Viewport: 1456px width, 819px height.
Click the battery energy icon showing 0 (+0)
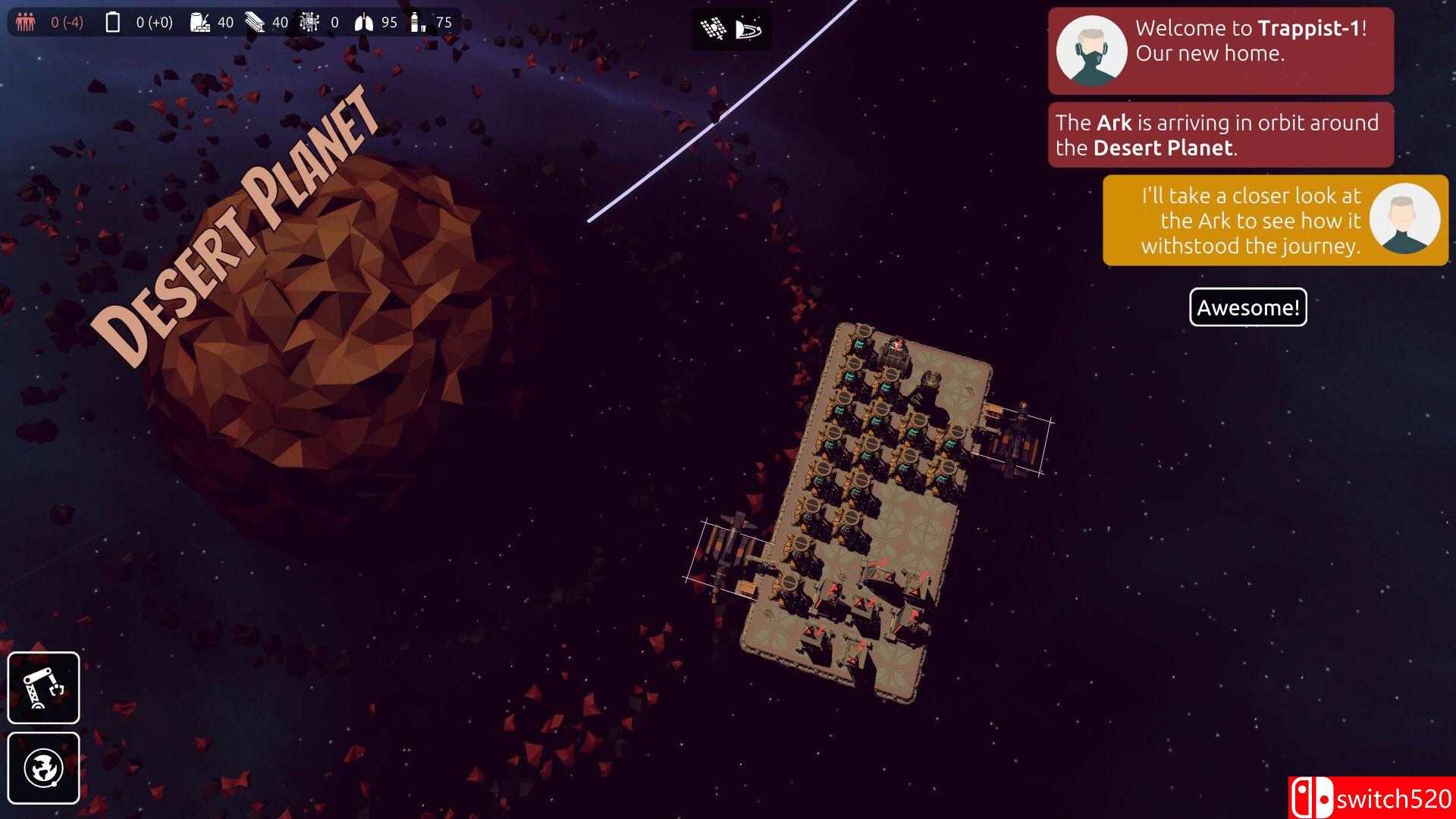(112, 22)
